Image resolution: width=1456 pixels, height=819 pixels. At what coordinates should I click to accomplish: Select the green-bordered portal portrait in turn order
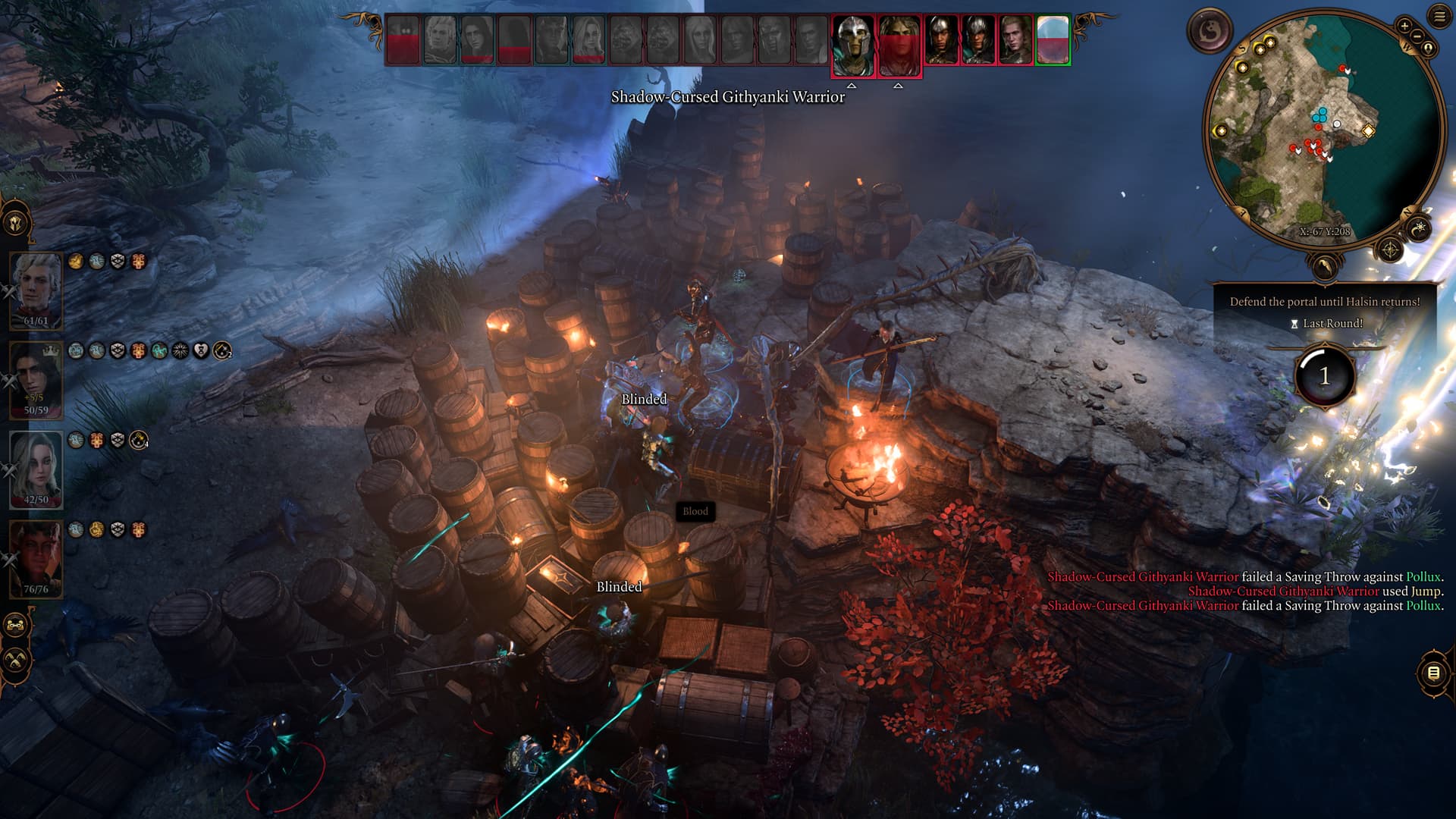[1053, 39]
